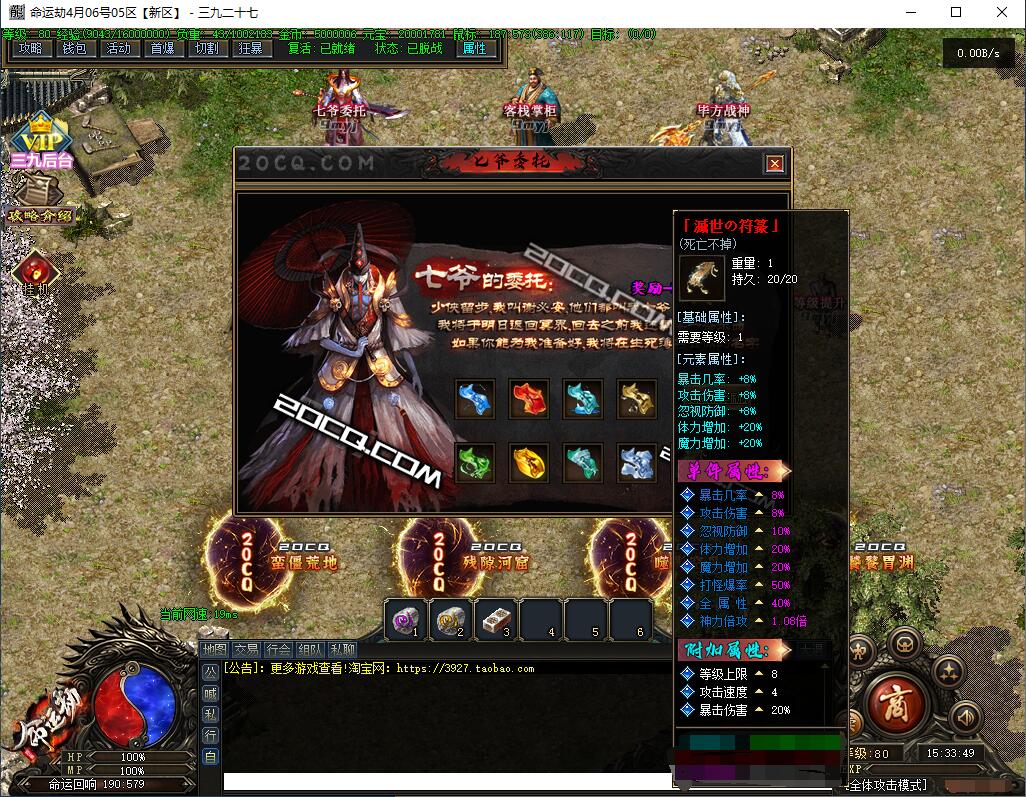
Task: Activate the 狂暴 berserk button
Action: click(250, 48)
